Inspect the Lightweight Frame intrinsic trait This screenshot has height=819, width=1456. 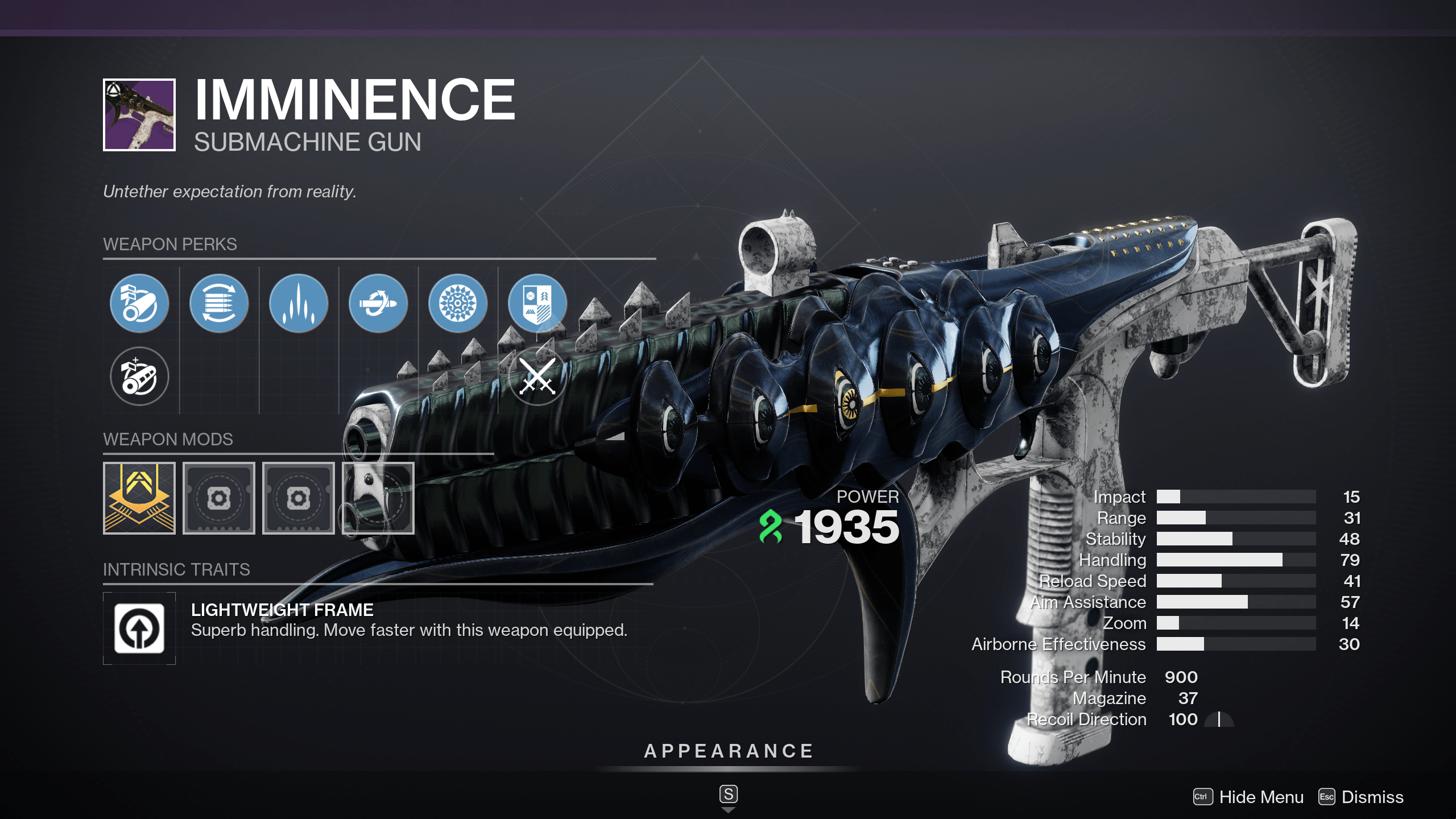(139, 628)
